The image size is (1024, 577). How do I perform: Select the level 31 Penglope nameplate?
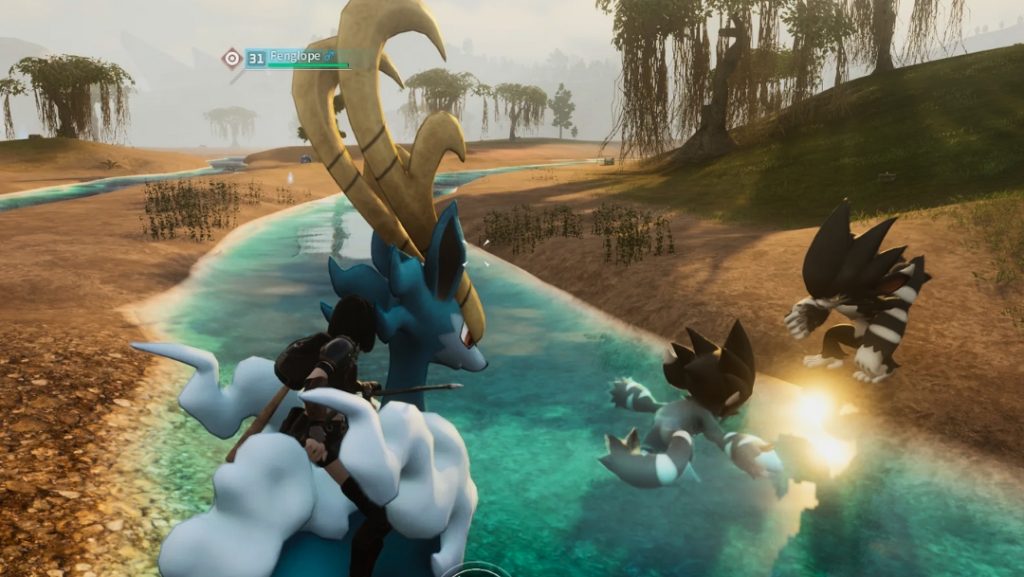pos(296,58)
